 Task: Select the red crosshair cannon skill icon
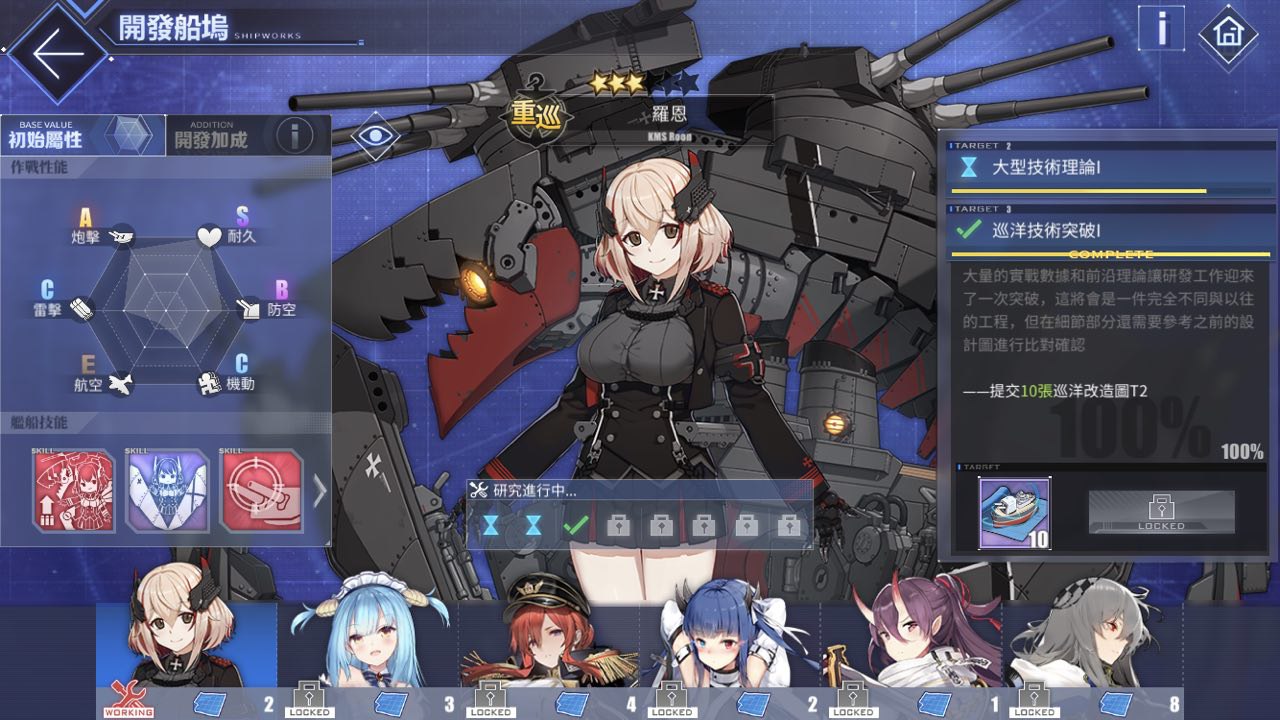[260, 491]
